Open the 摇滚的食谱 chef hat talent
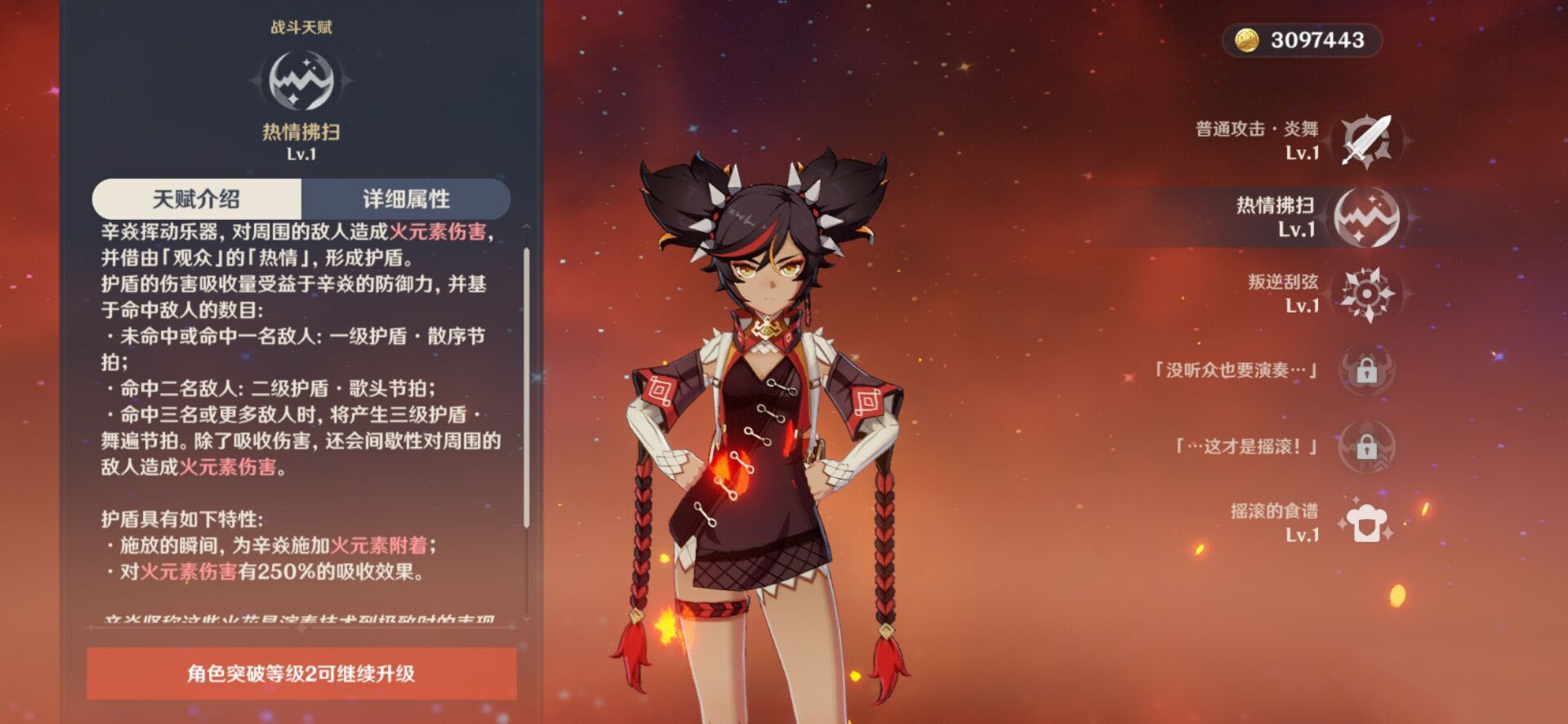 pos(1366,523)
